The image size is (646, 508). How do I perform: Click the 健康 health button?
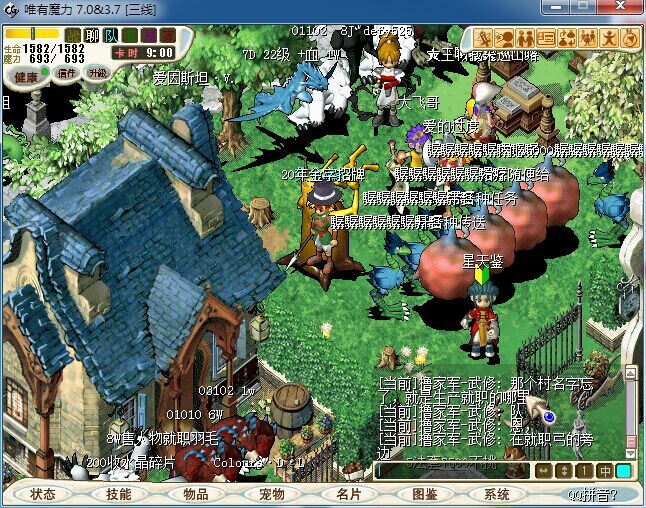(x=27, y=76)
